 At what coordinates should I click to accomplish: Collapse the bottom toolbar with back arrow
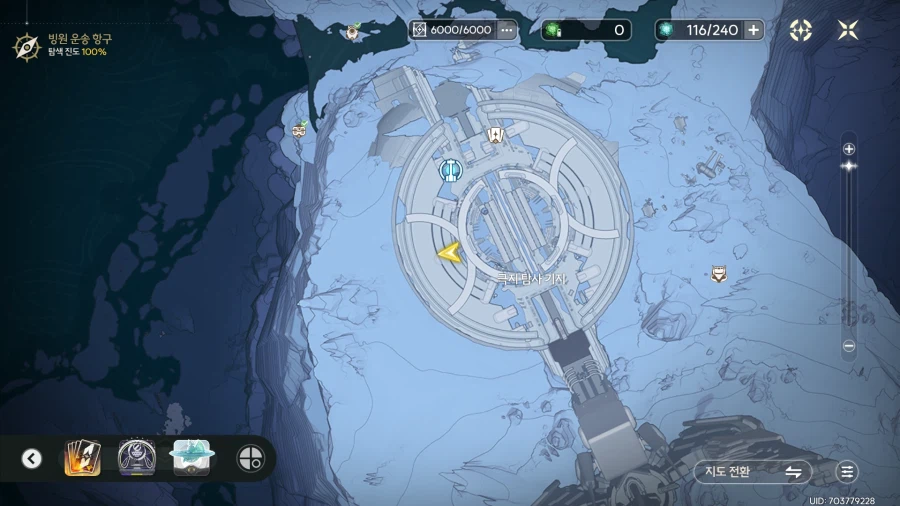pos(32,459)
